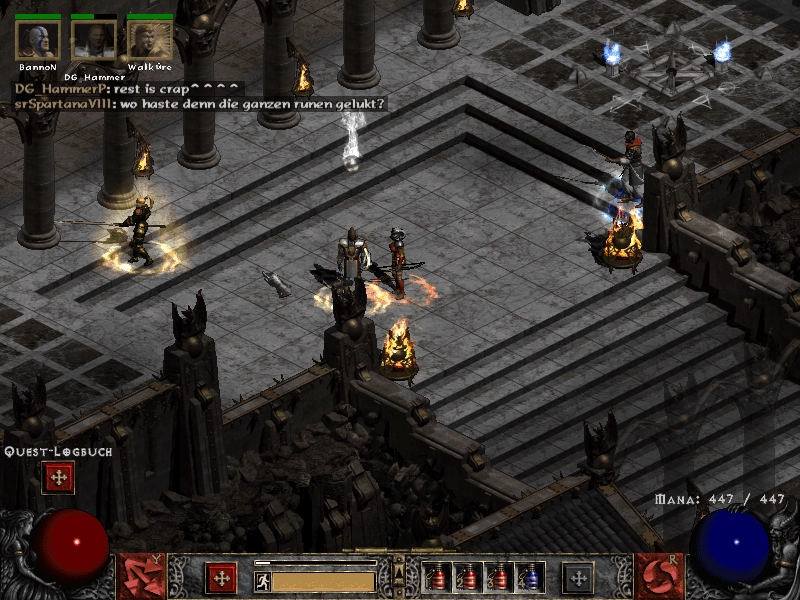Select the Walküre mercenary portrait
This screenshot has height=600, width=800.
coord(149,41)
